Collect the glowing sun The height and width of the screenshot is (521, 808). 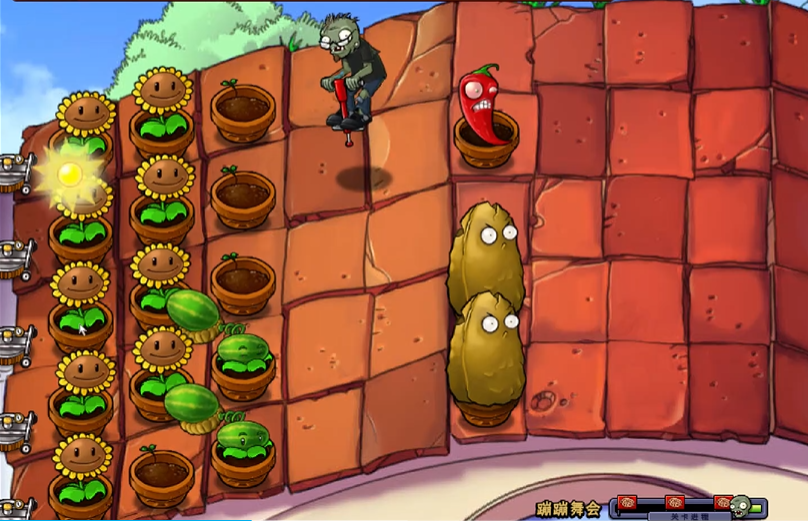tap(69, 174)
